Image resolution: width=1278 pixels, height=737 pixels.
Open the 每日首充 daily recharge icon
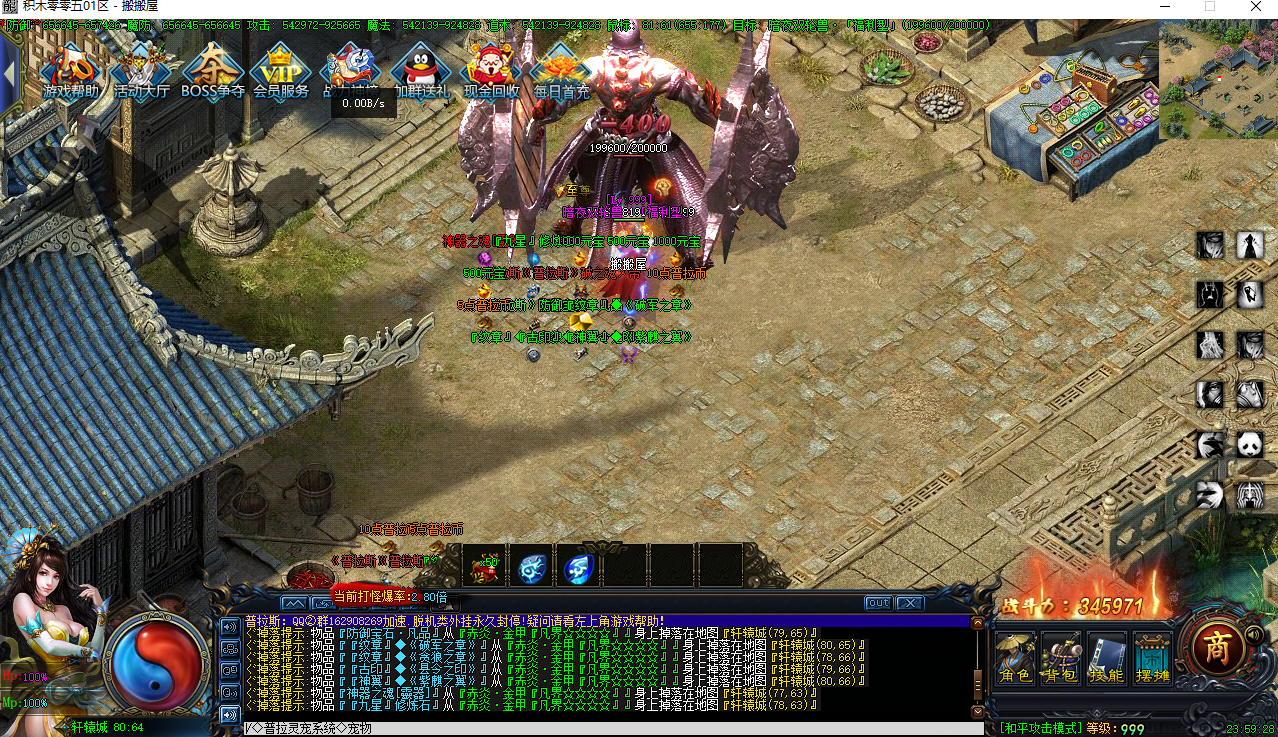tap(561, 70)
